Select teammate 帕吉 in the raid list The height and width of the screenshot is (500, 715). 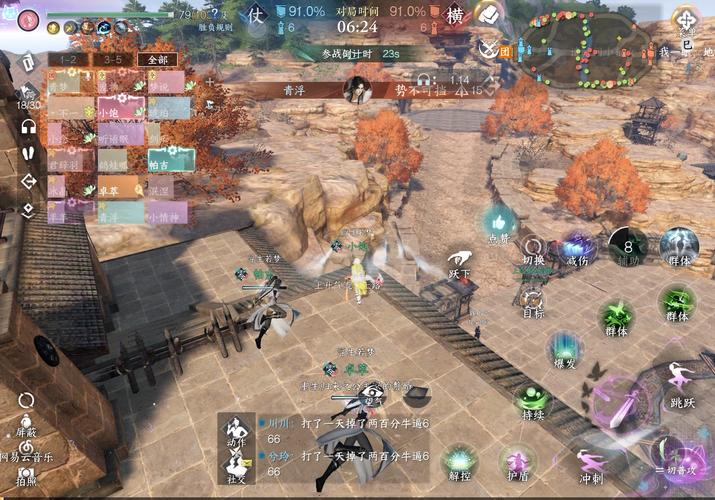coord(171,160)
